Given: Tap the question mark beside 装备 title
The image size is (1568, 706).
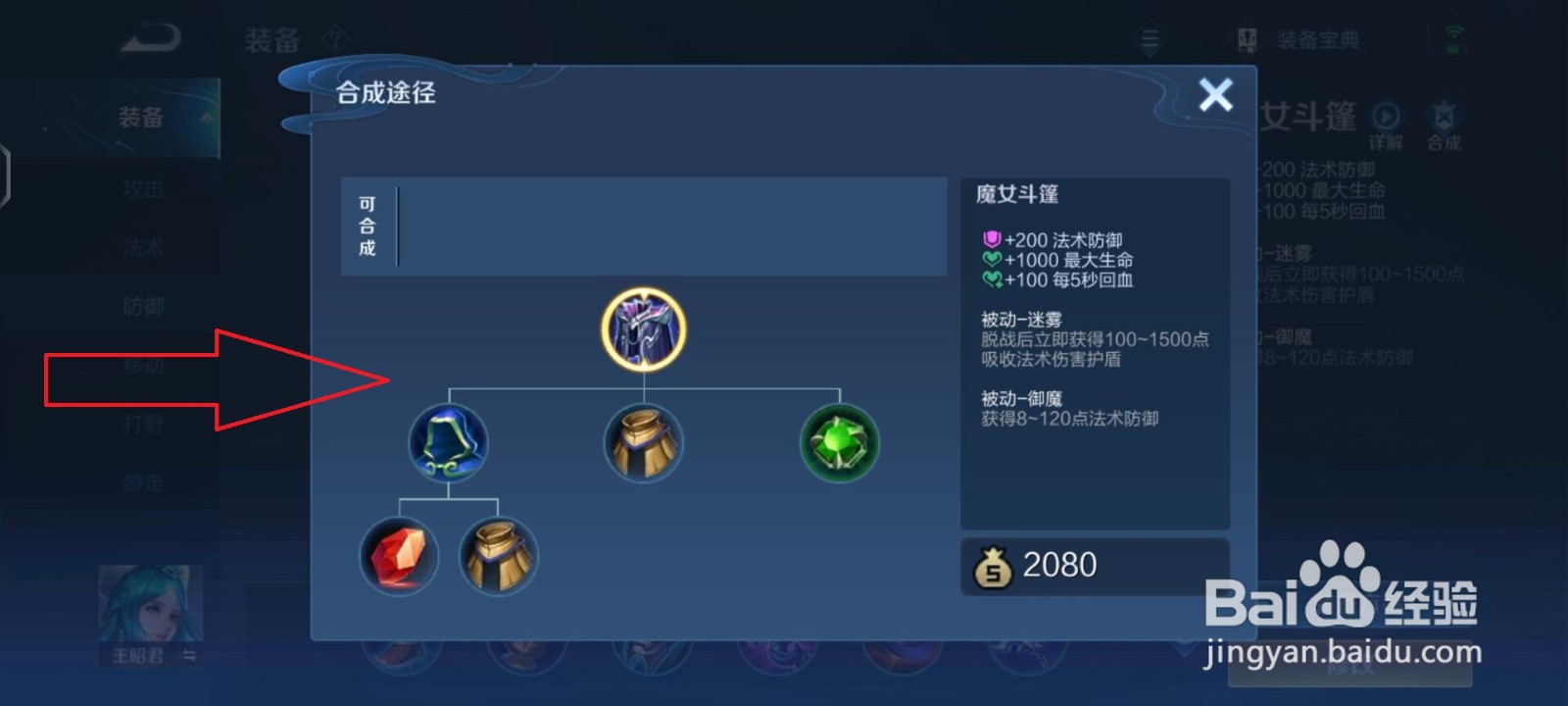Looking at the screenshot, I should (x=332, y=37).
